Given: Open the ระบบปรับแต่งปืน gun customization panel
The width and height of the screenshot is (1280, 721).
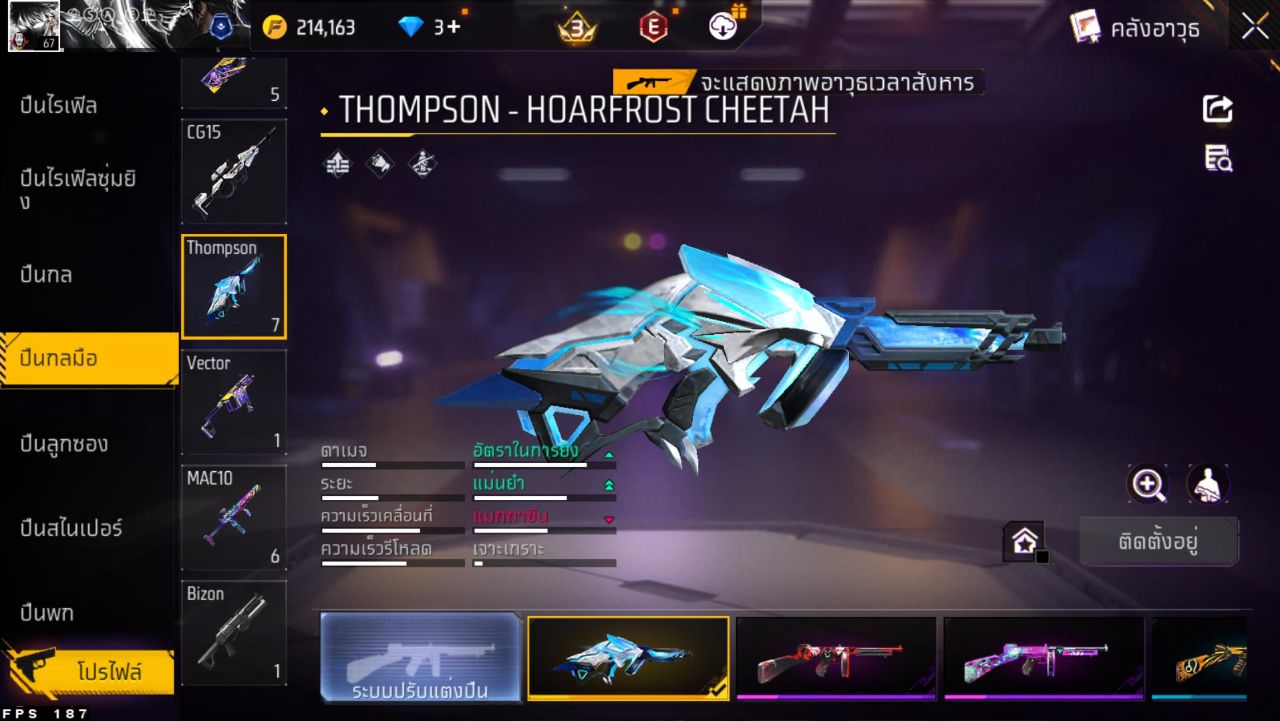Looking at the screenshot, I should (x=420, y=657).
